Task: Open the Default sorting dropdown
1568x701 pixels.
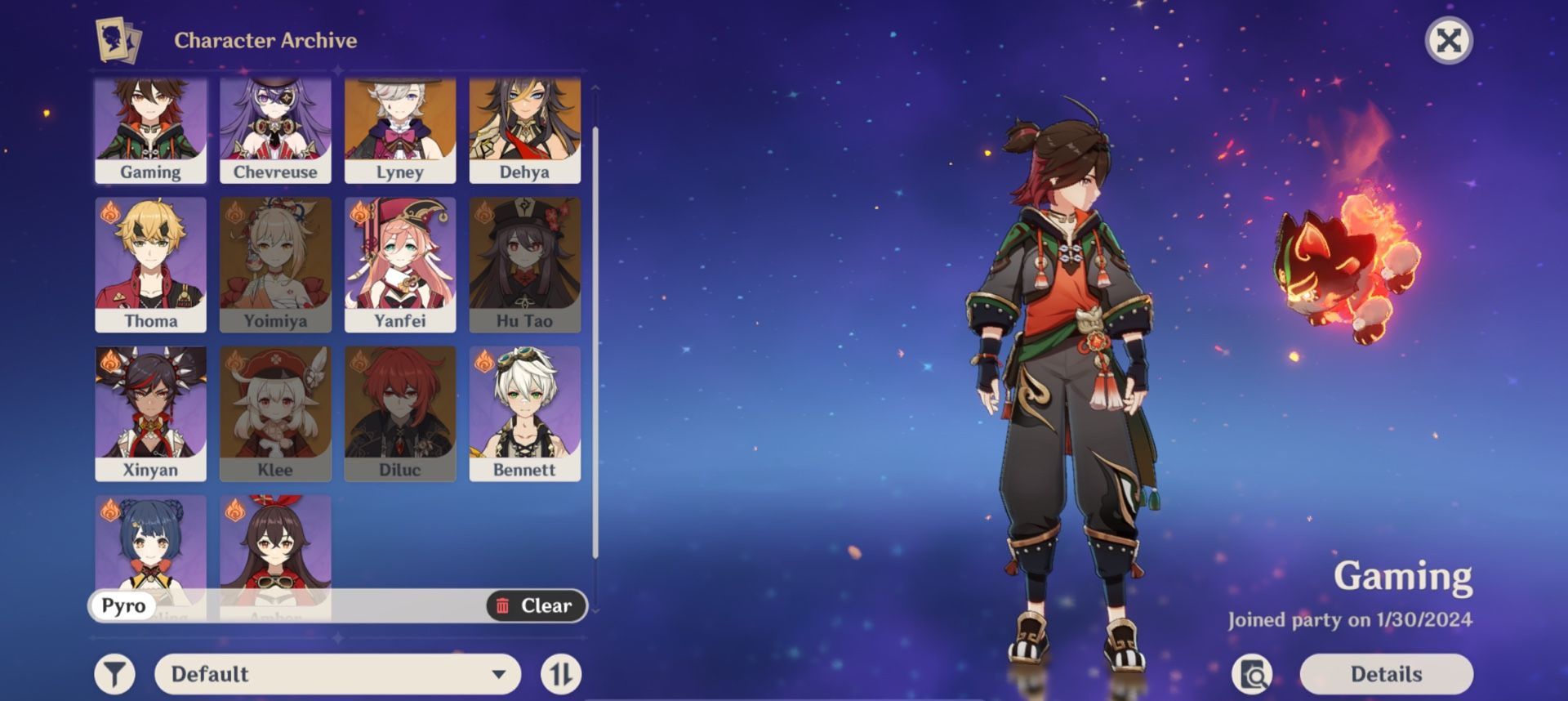Action: (x=335, y=674)
